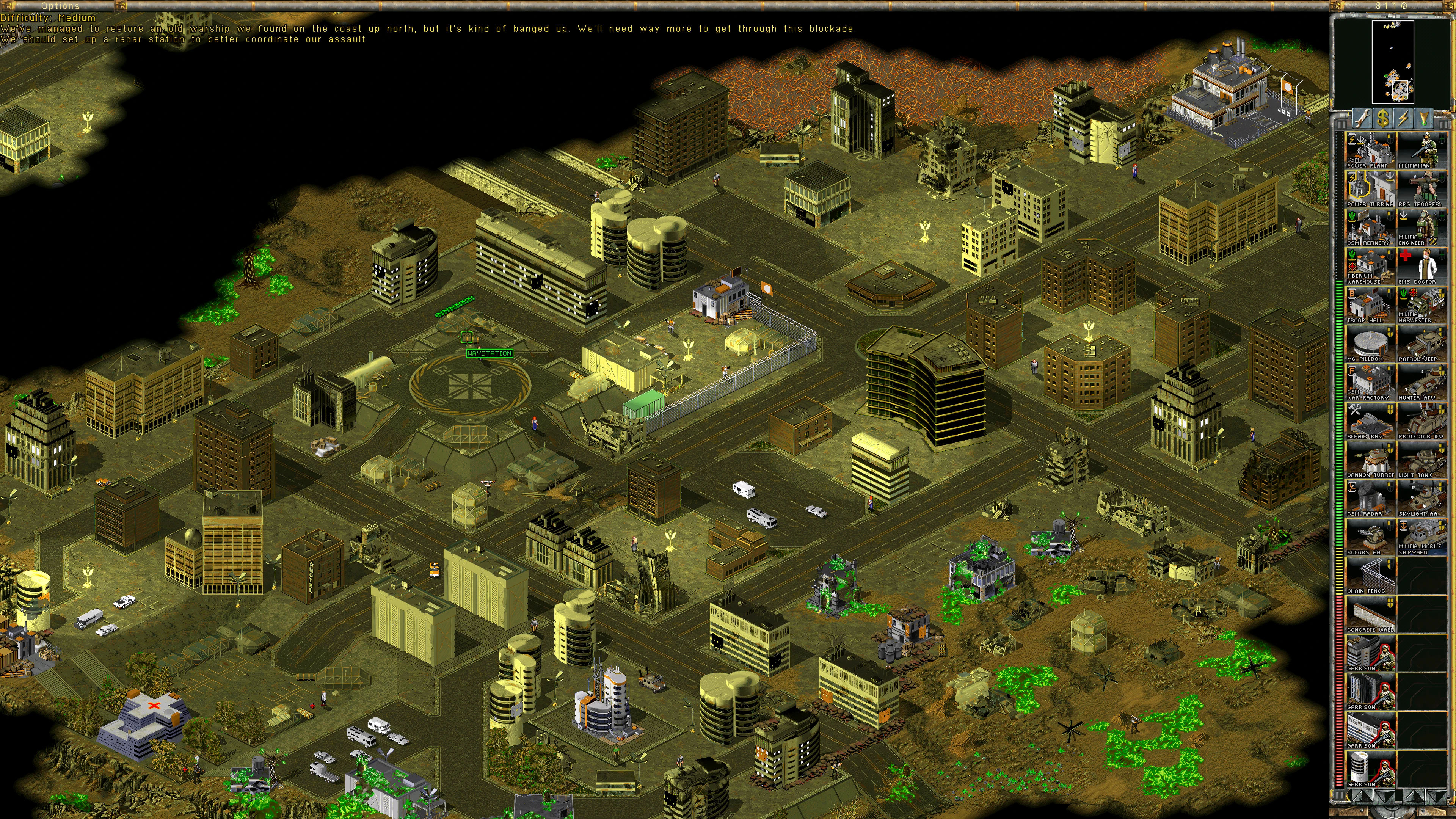
Task: Toggle the lightning bolt power mode
Action: coord(1403,118)
